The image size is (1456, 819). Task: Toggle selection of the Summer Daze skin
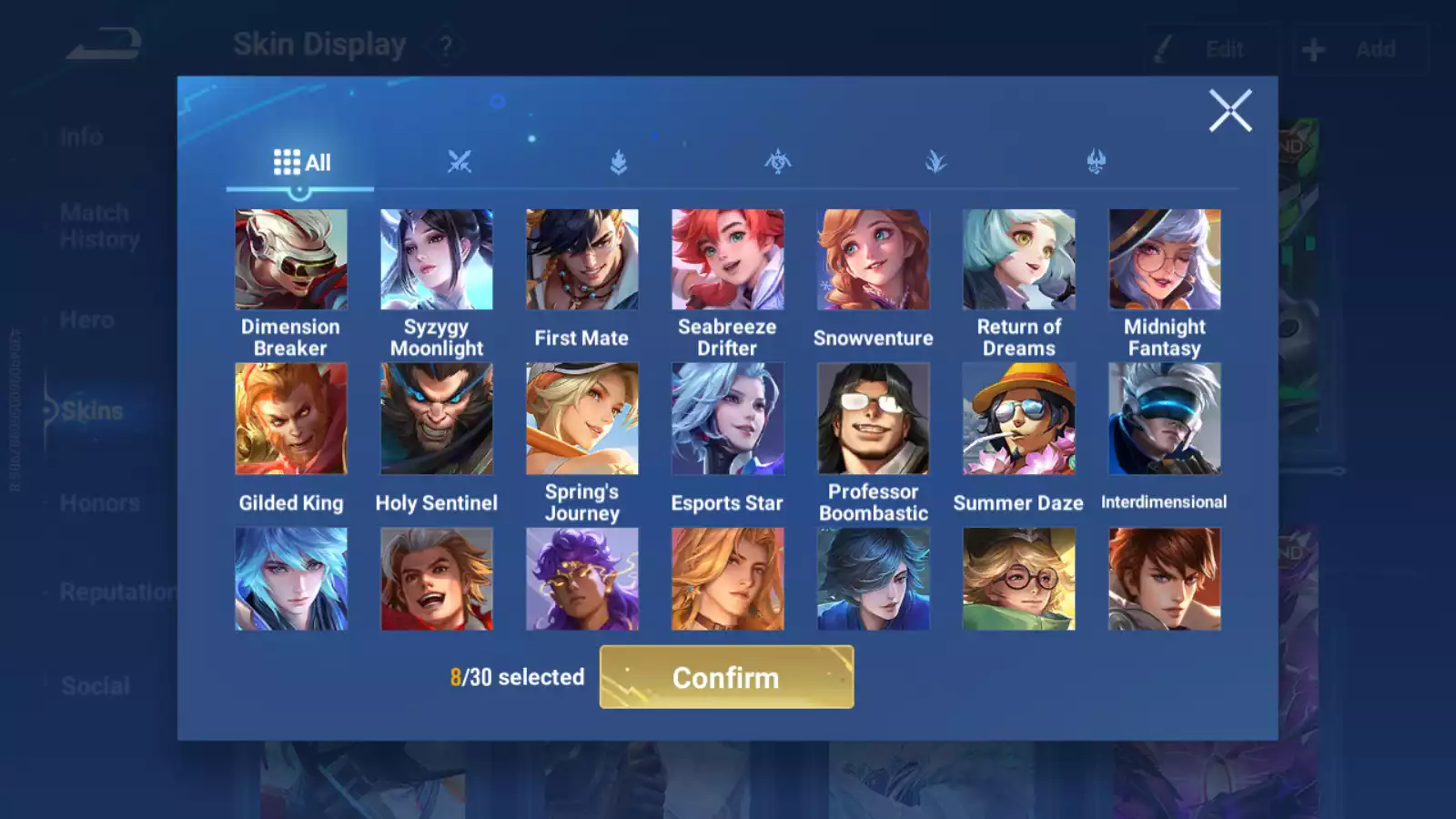(1018, 419)
